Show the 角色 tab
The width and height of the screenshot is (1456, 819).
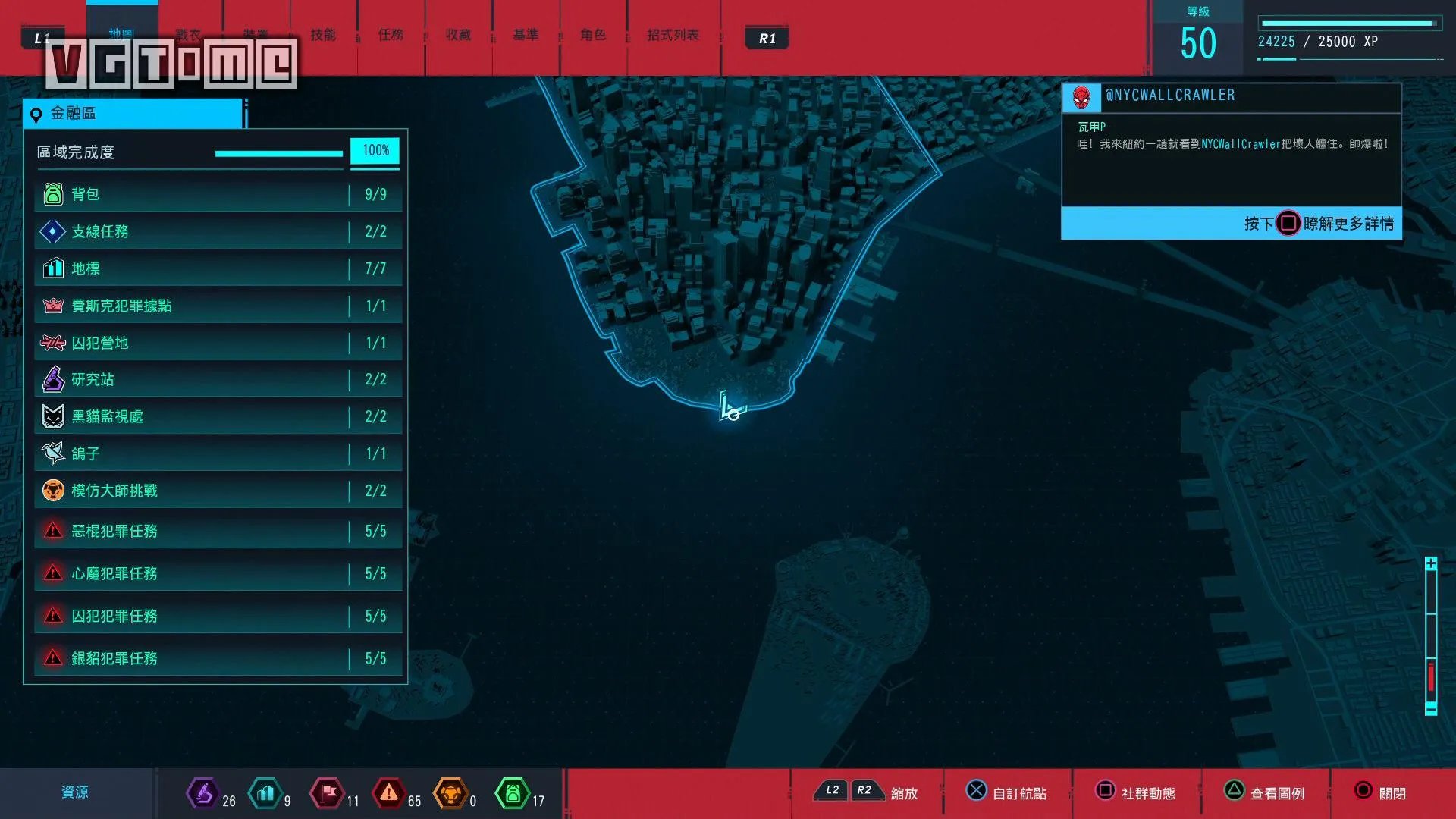(x=593, y=35)
